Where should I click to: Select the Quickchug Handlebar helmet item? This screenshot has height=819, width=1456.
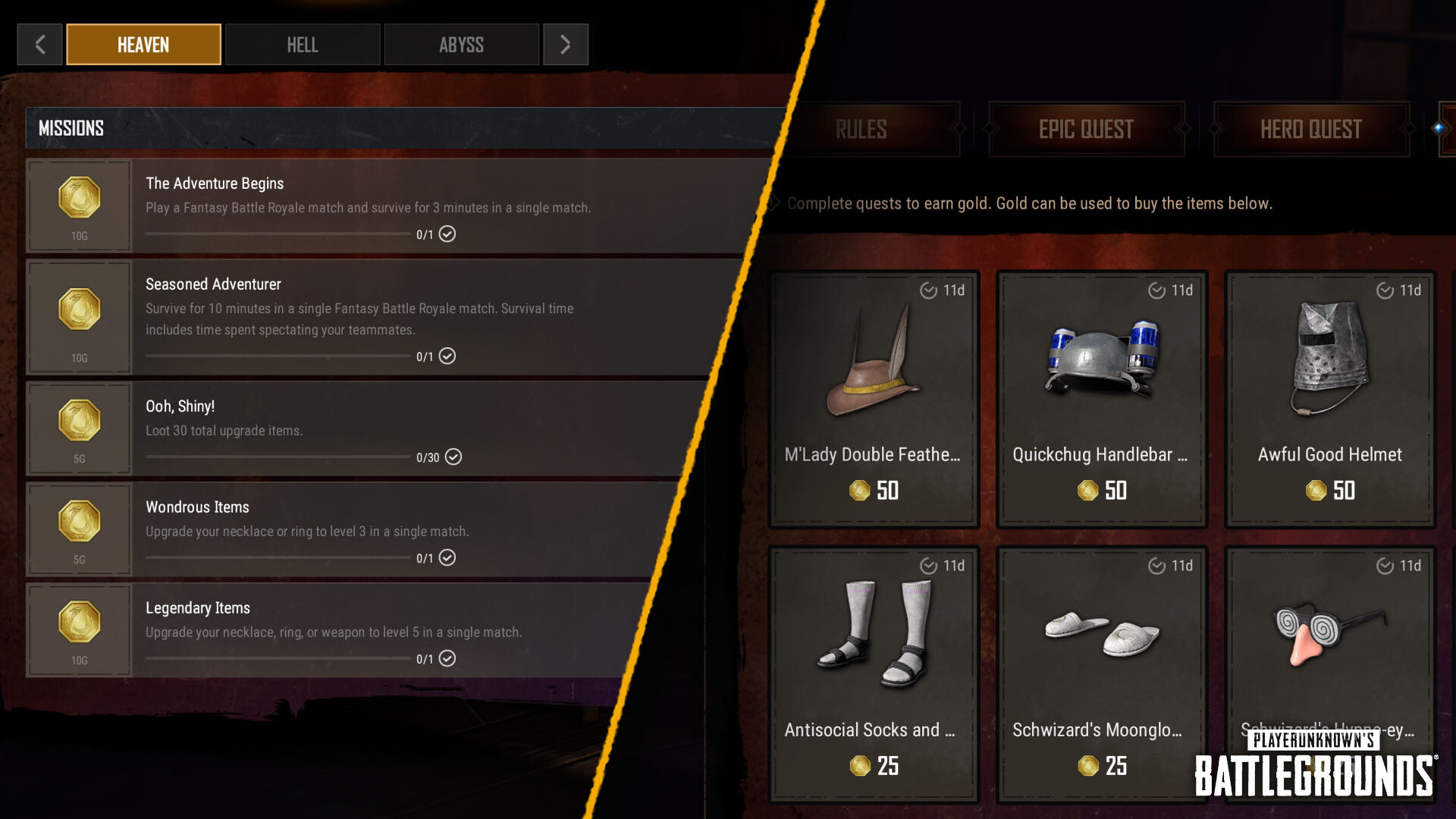[x=1101, y=399]
